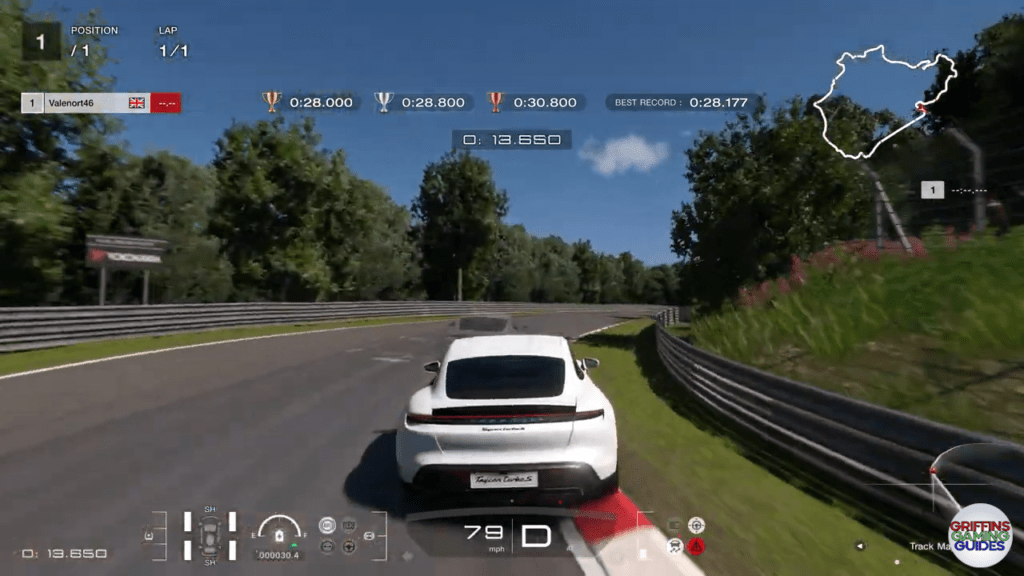Click the silver trophy target time

pos(420,102)
